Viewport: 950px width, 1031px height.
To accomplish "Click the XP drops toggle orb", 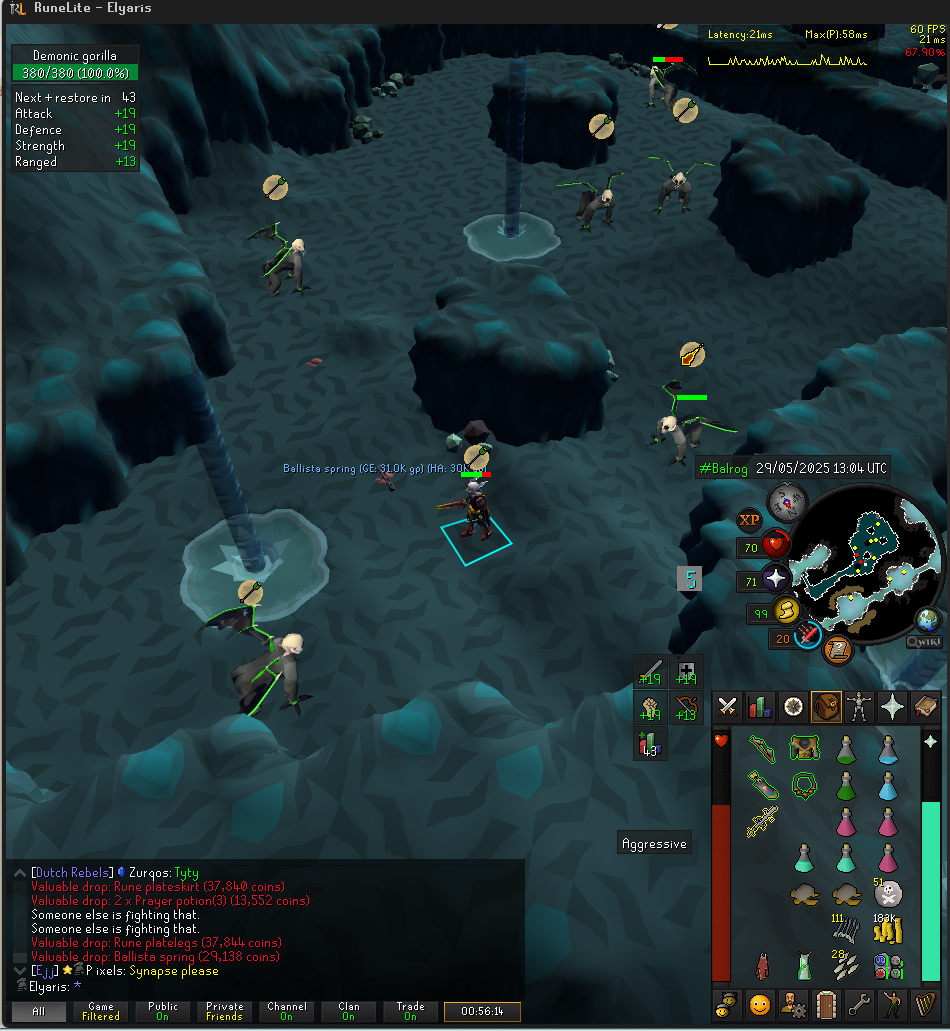I will pos(749,520).
